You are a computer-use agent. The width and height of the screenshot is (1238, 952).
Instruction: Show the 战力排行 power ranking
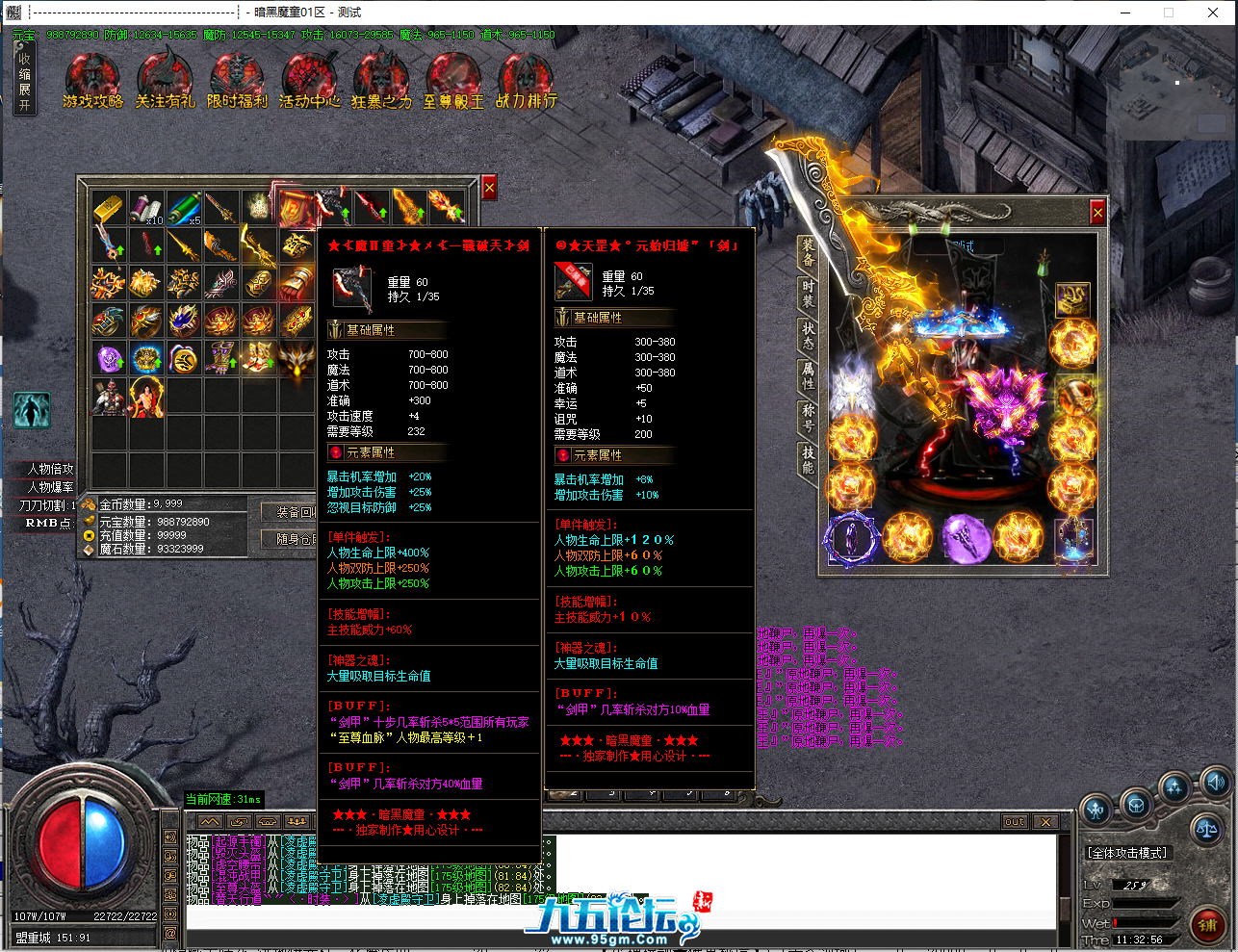(526, 81)
